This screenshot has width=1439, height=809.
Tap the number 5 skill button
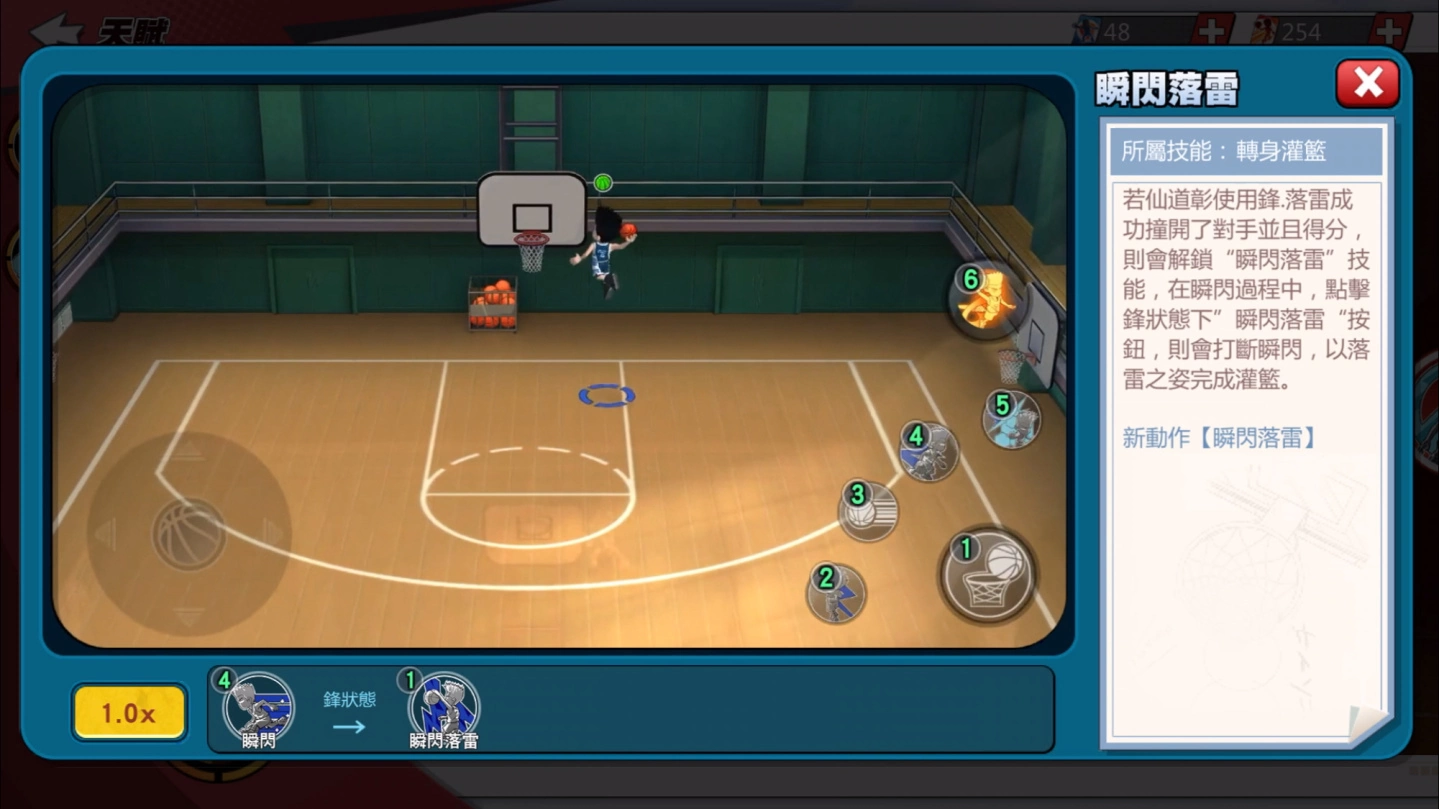point(1011,419)
